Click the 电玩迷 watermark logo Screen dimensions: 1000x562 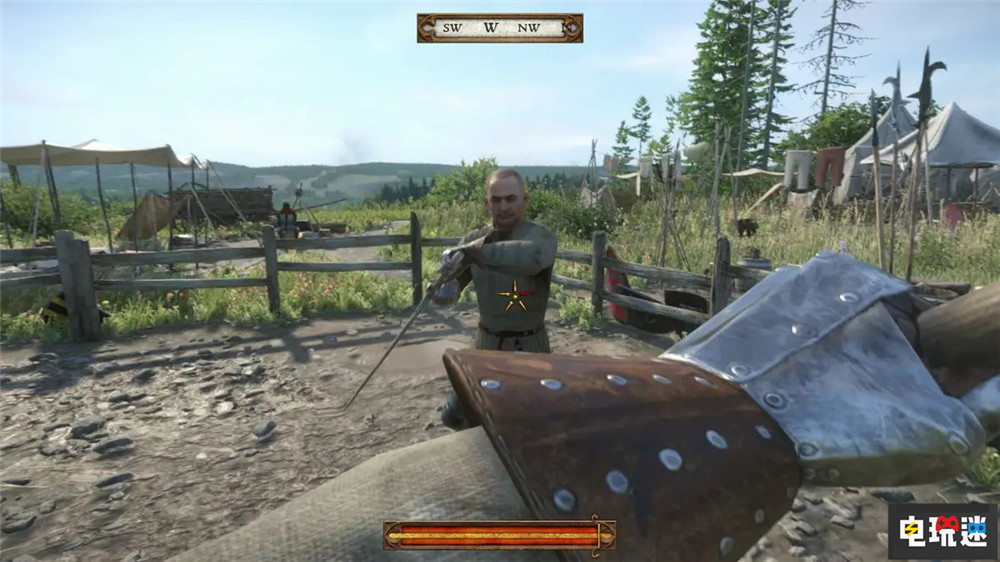[941, 530]
